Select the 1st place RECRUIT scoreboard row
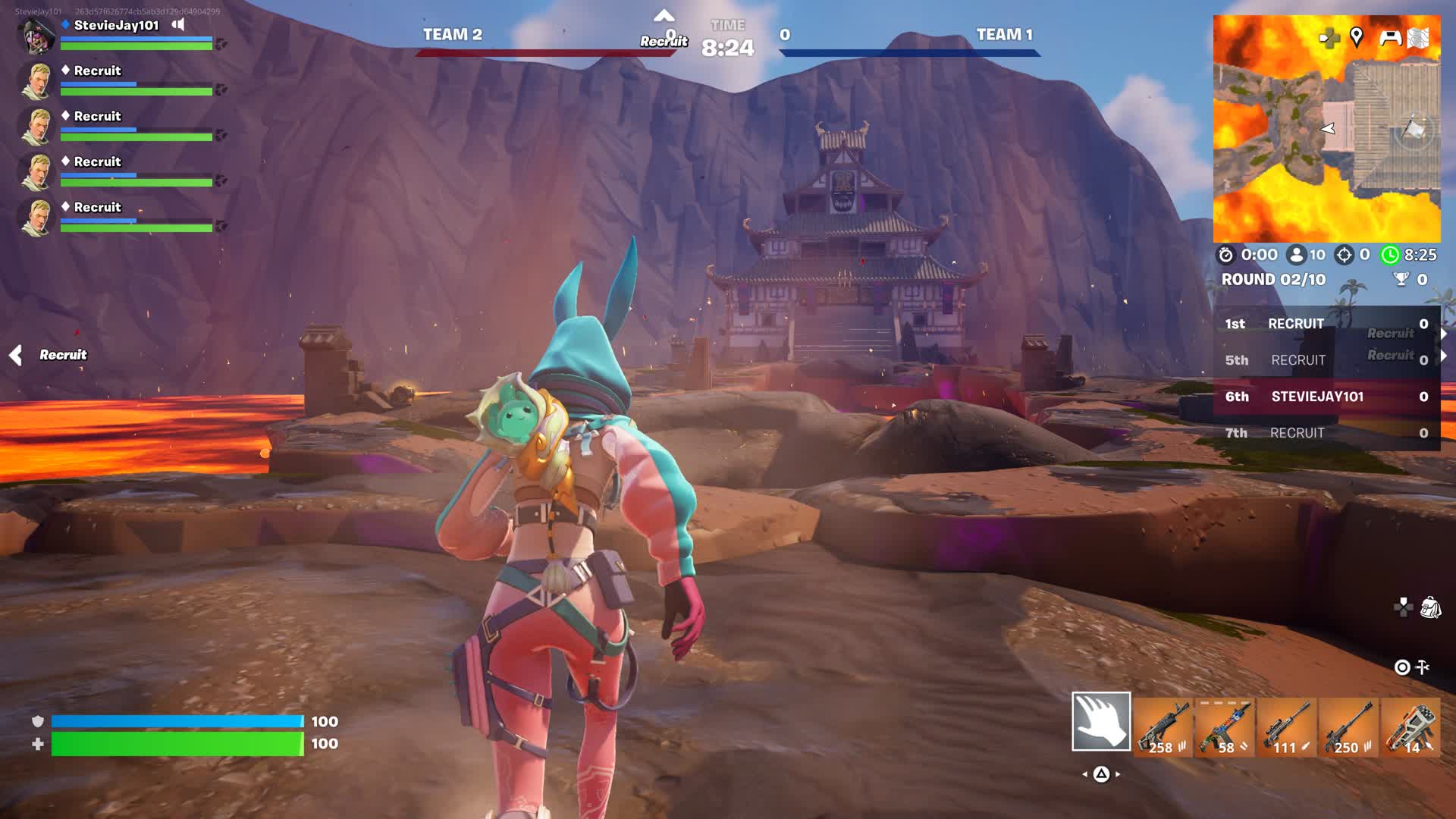The height and width of the screenshot is (819, 1456). pos(1326,324)
